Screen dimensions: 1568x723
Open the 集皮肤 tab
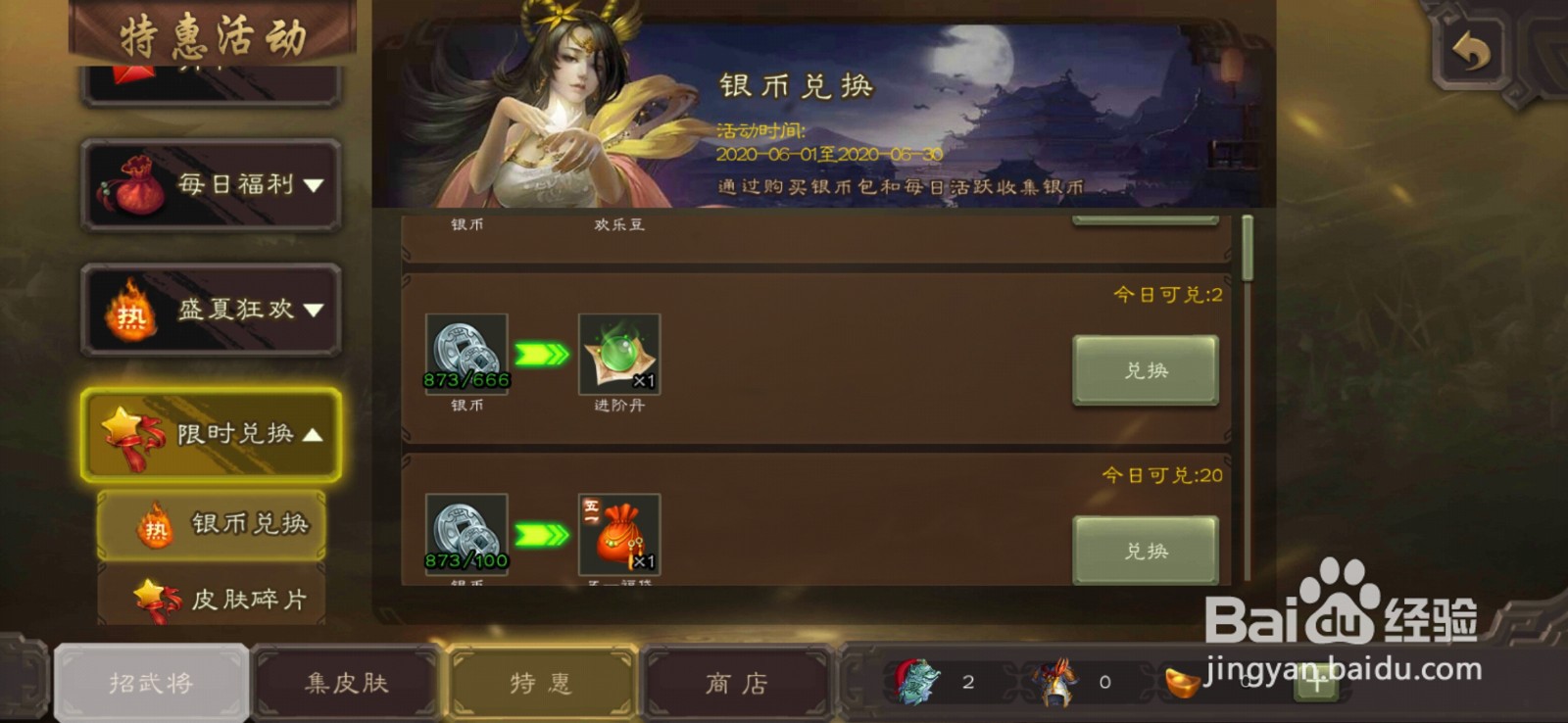point(345,683)
